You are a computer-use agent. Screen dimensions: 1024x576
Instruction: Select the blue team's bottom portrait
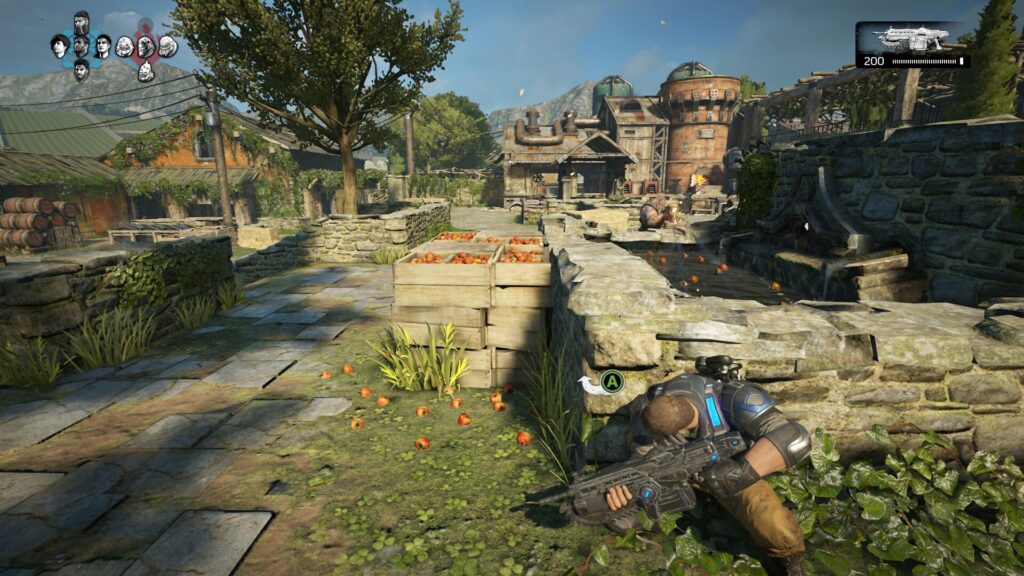[x=81, y=70]
